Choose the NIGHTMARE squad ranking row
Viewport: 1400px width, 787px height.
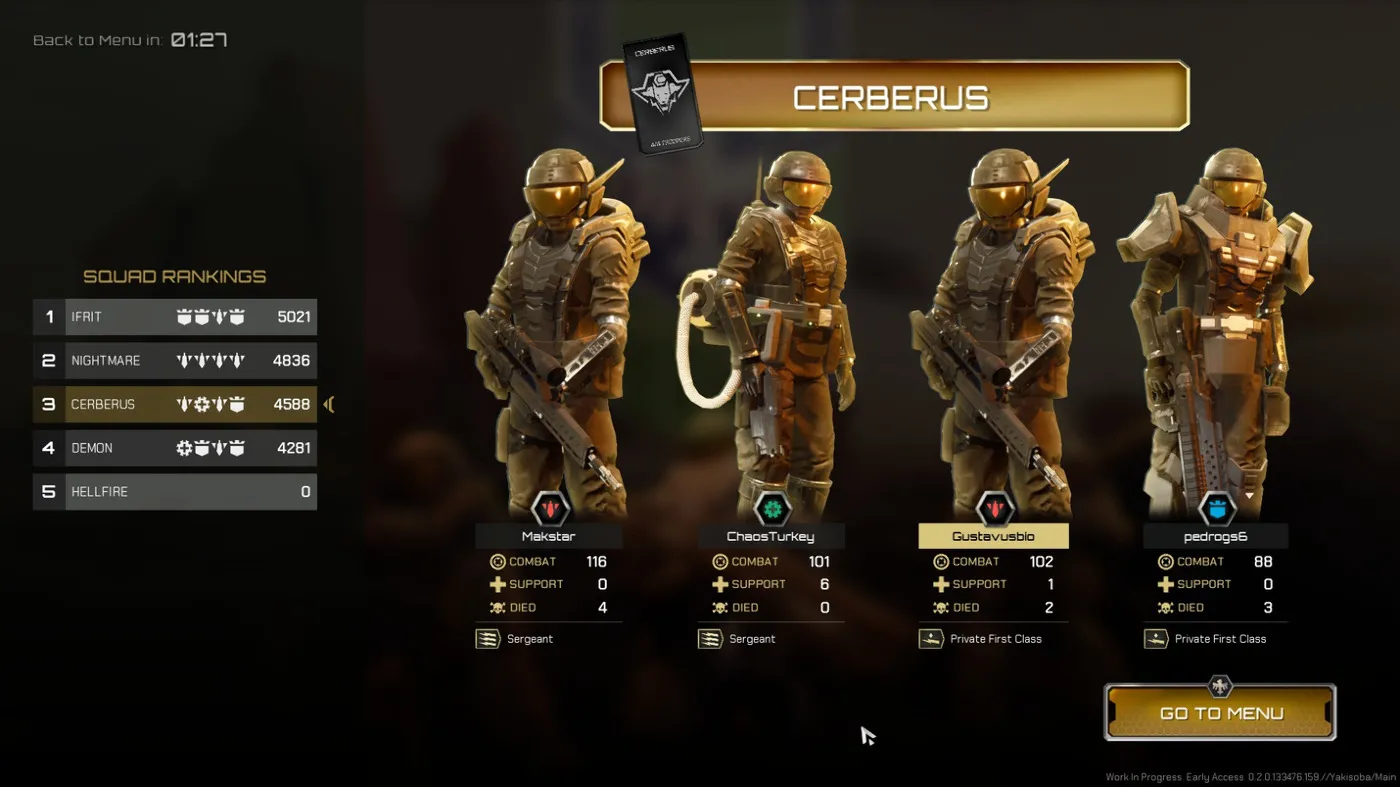[x=175, y=361]
